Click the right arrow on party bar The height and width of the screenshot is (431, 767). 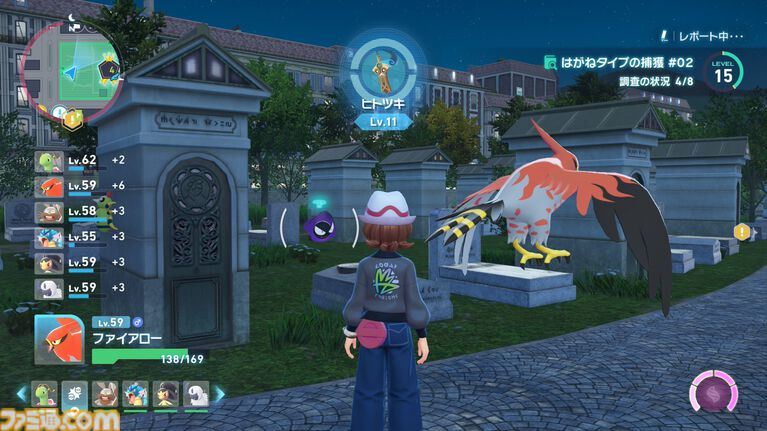[219, 394]
